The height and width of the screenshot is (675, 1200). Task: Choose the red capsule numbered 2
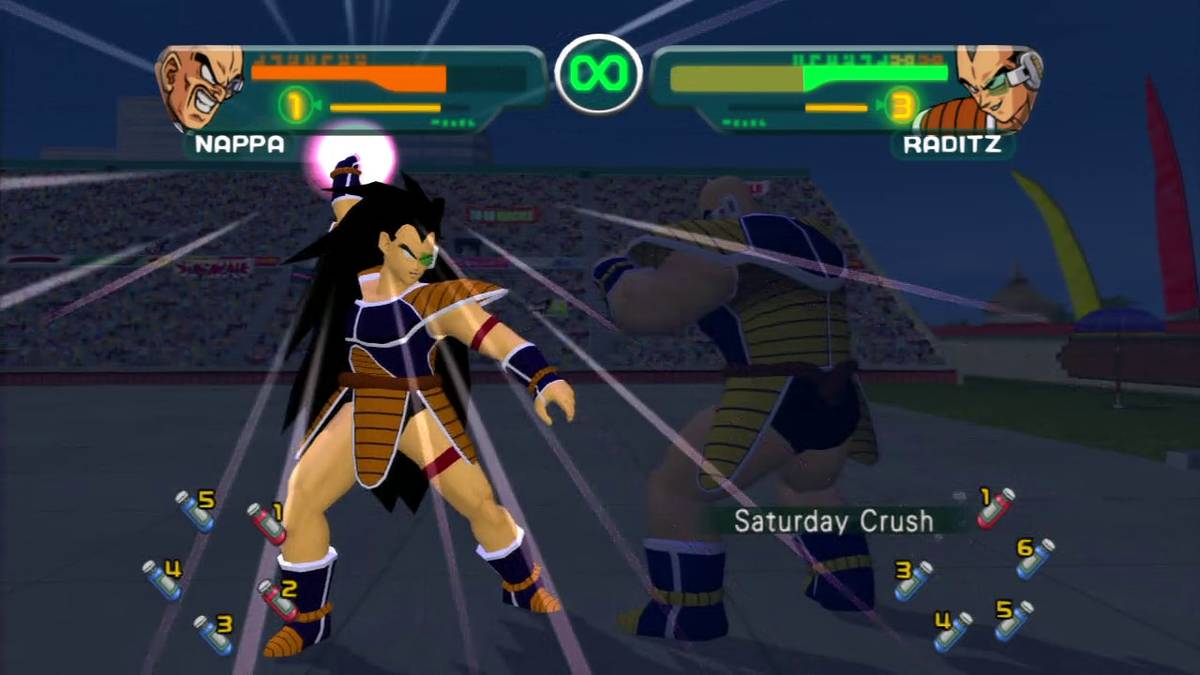click(x=277, y=598)
